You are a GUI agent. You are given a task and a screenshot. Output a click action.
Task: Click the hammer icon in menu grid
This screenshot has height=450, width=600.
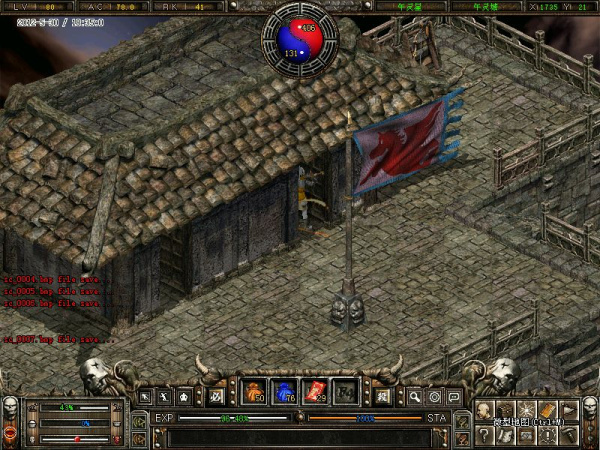pyautogui.click(x=569, y=432)
